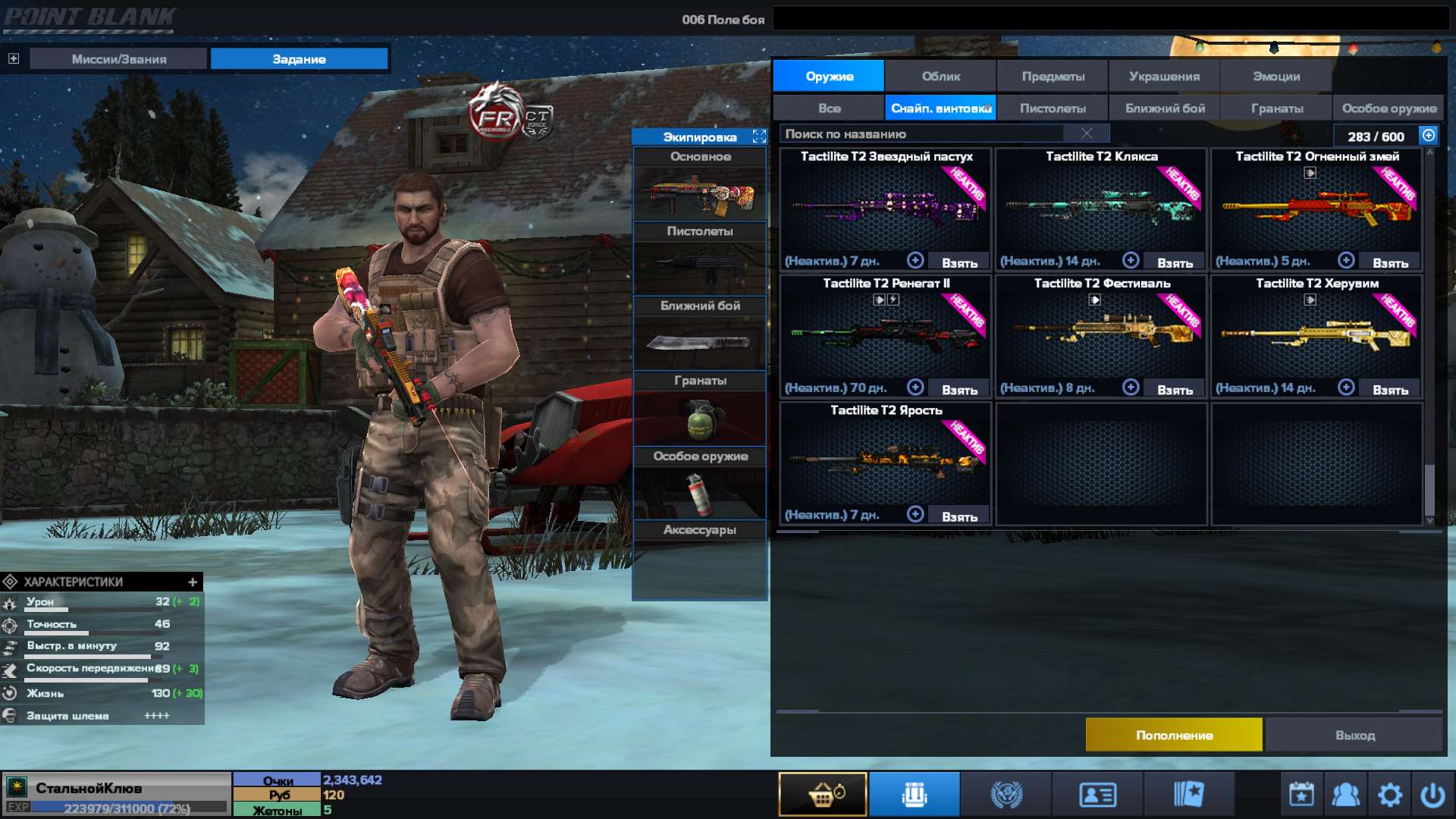Open the friends list icon
The image size is (1456, 819).
pos(1345,793)
